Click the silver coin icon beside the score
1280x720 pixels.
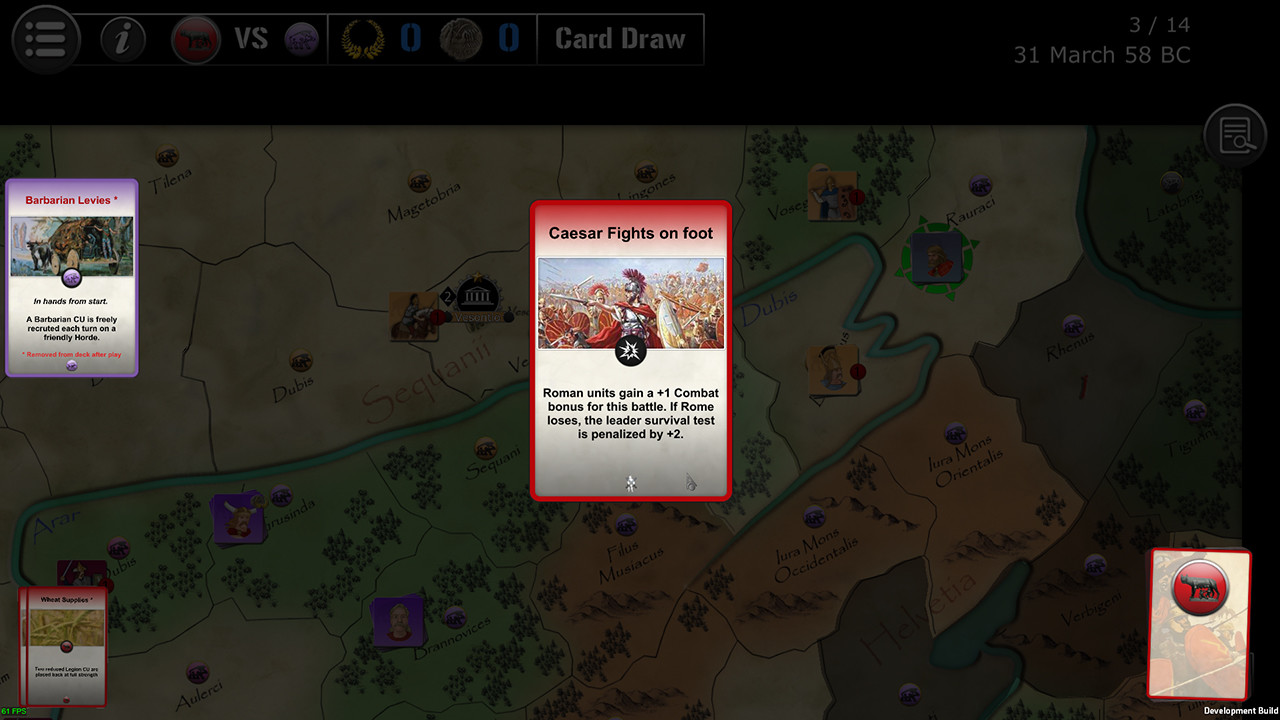[462, 38]
